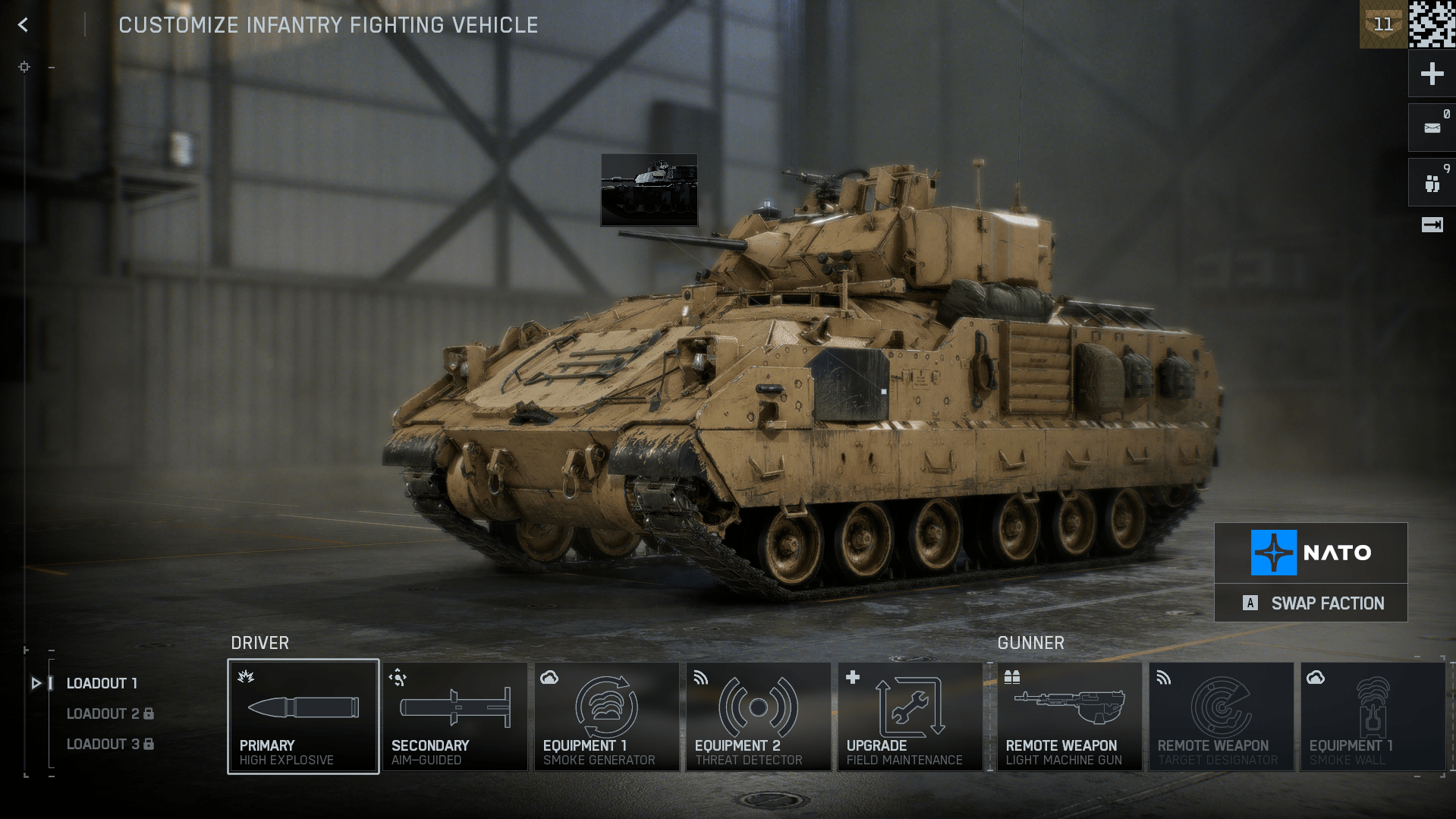The image size is (1456, 819).
Task: Go back using the top-left arrow
Action: 23,25
